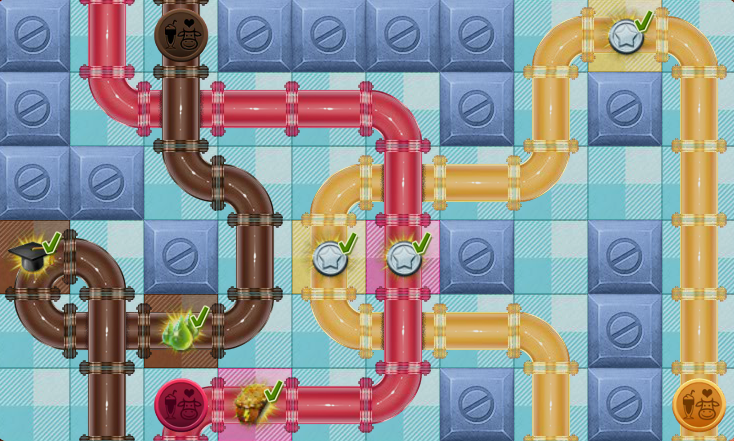This screenshot has height=441, width=734.
Task: Select the star token on the pink tile
Action: [x=402, y=258]
